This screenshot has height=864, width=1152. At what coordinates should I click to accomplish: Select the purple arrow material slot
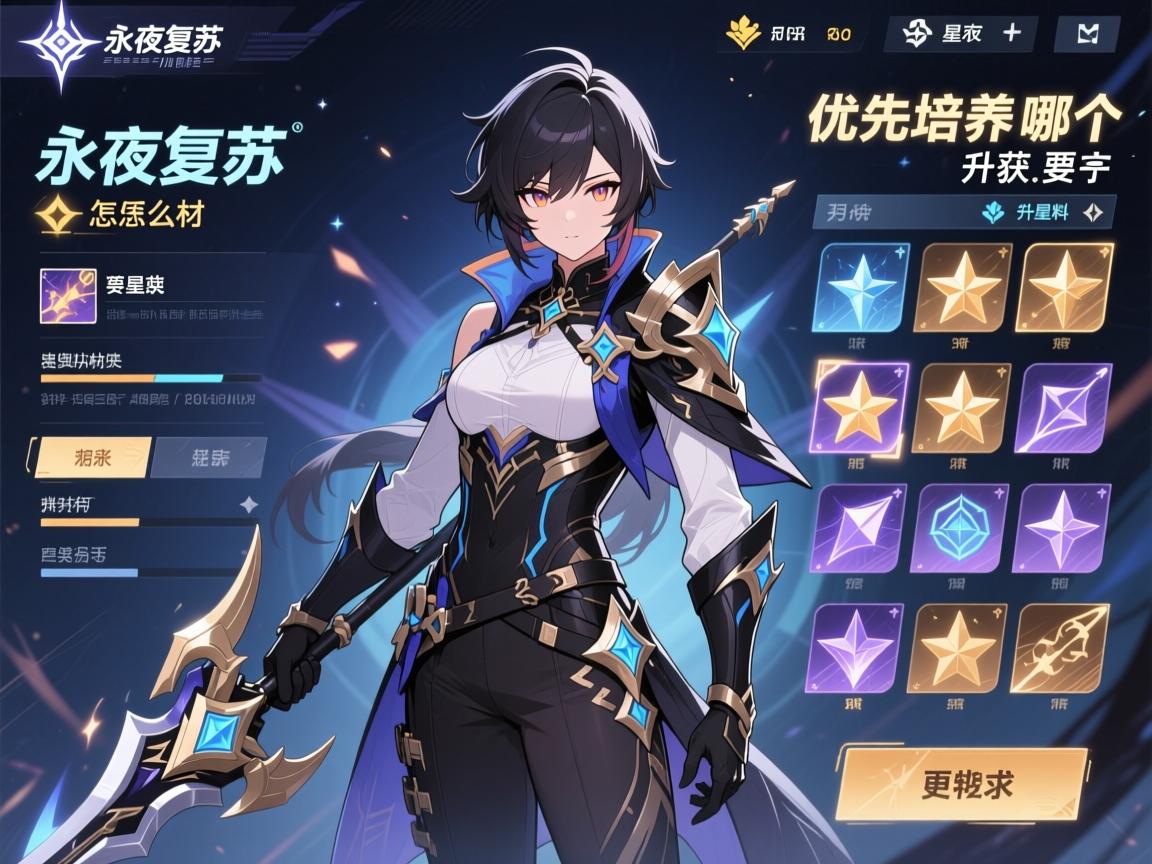(x=1061, y=406)
